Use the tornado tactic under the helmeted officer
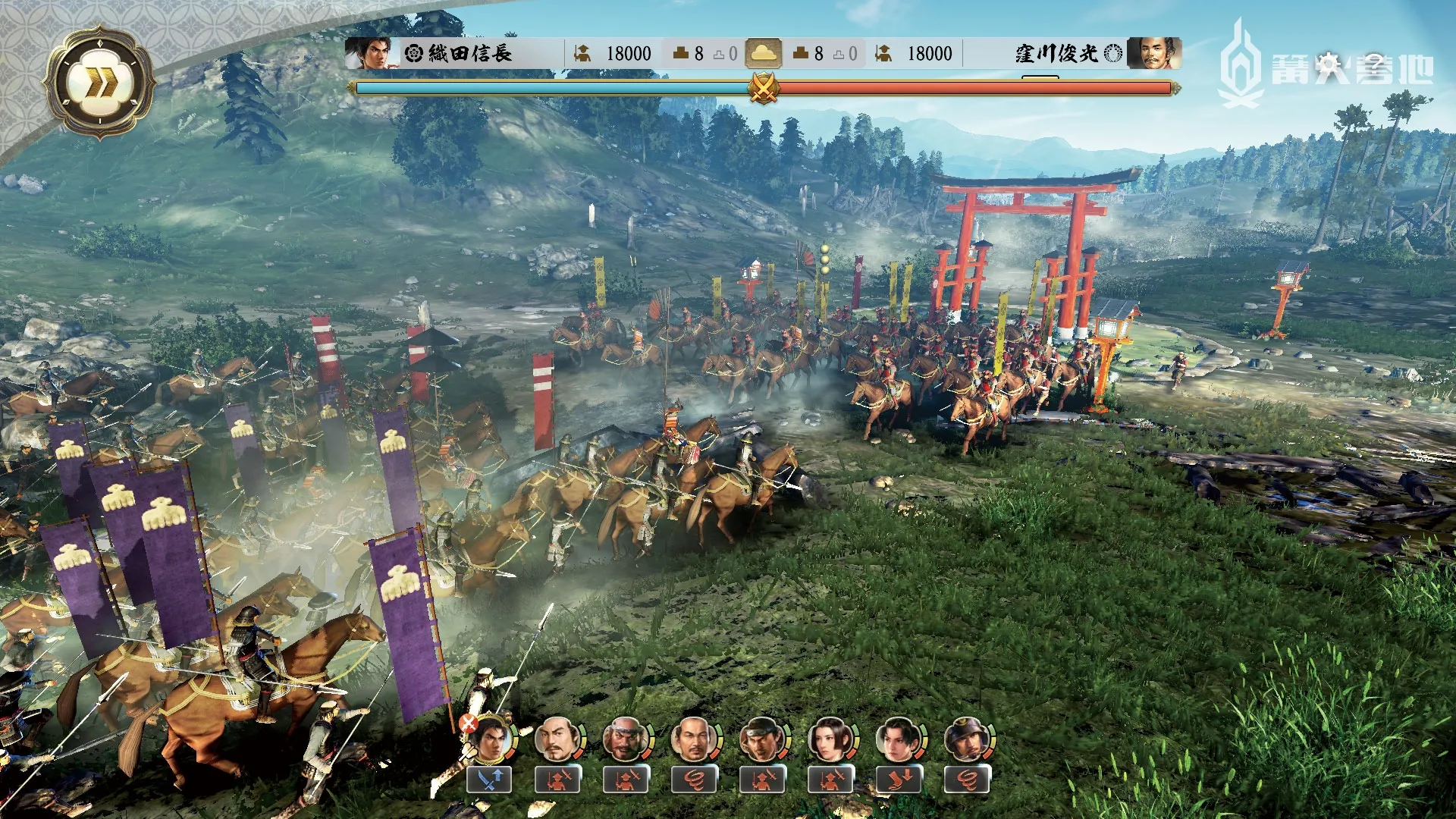 pos(966,779)
